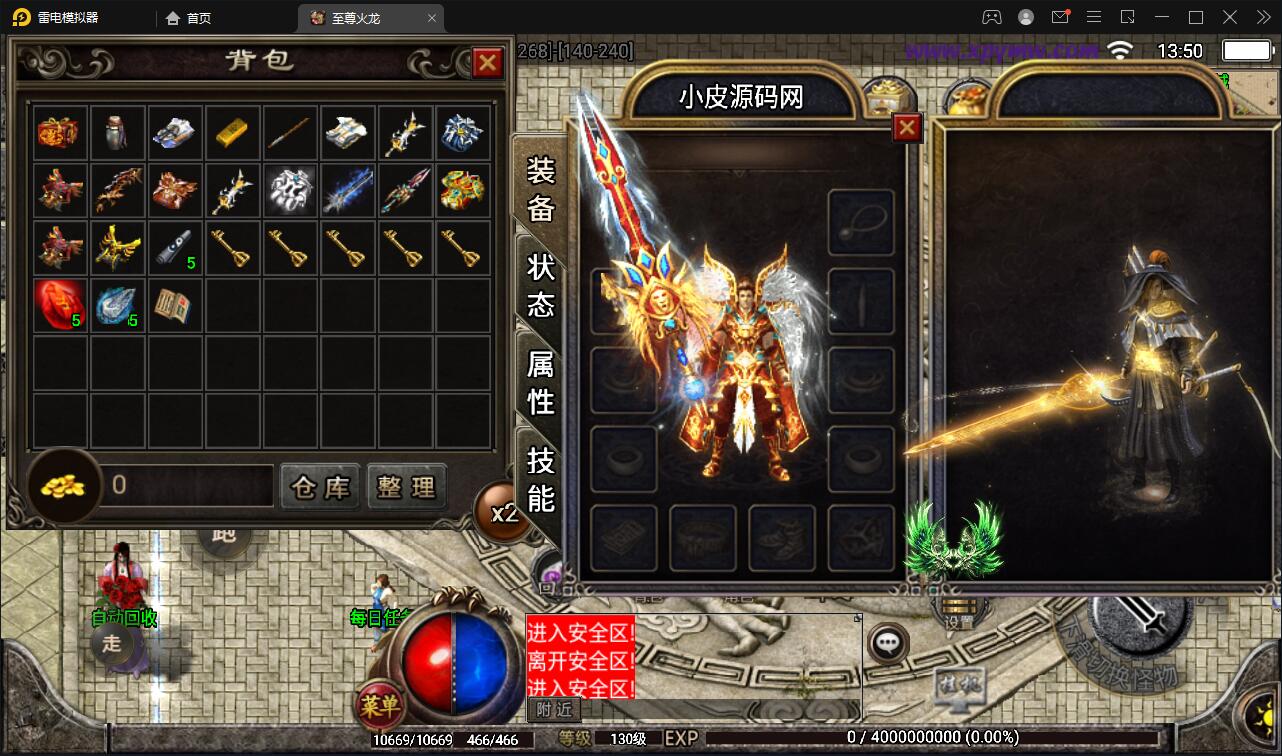The width and height of the screenshot is (1282, 756).
Task: Click the chat bubble speech icon
Action: pos(886,644)
